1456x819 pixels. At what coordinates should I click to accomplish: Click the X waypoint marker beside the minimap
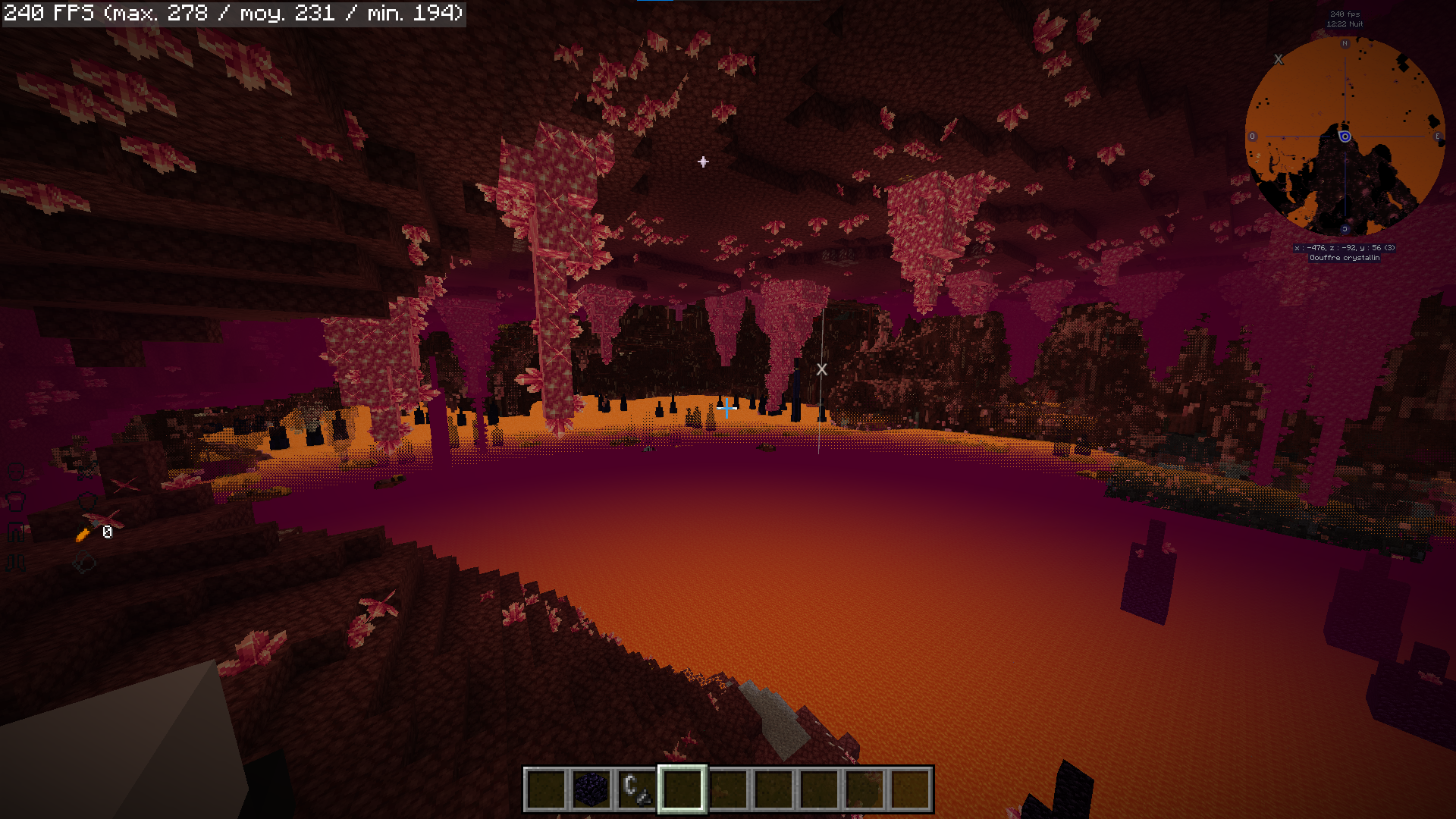tap(1279, 59)
